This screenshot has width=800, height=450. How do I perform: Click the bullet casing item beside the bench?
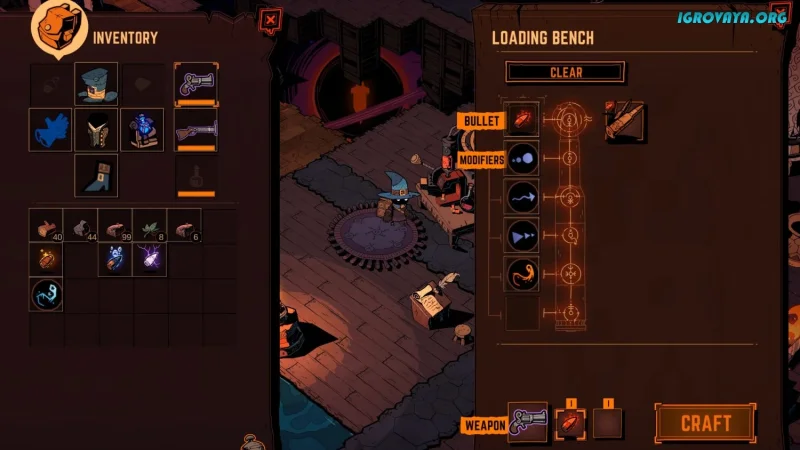625,121
